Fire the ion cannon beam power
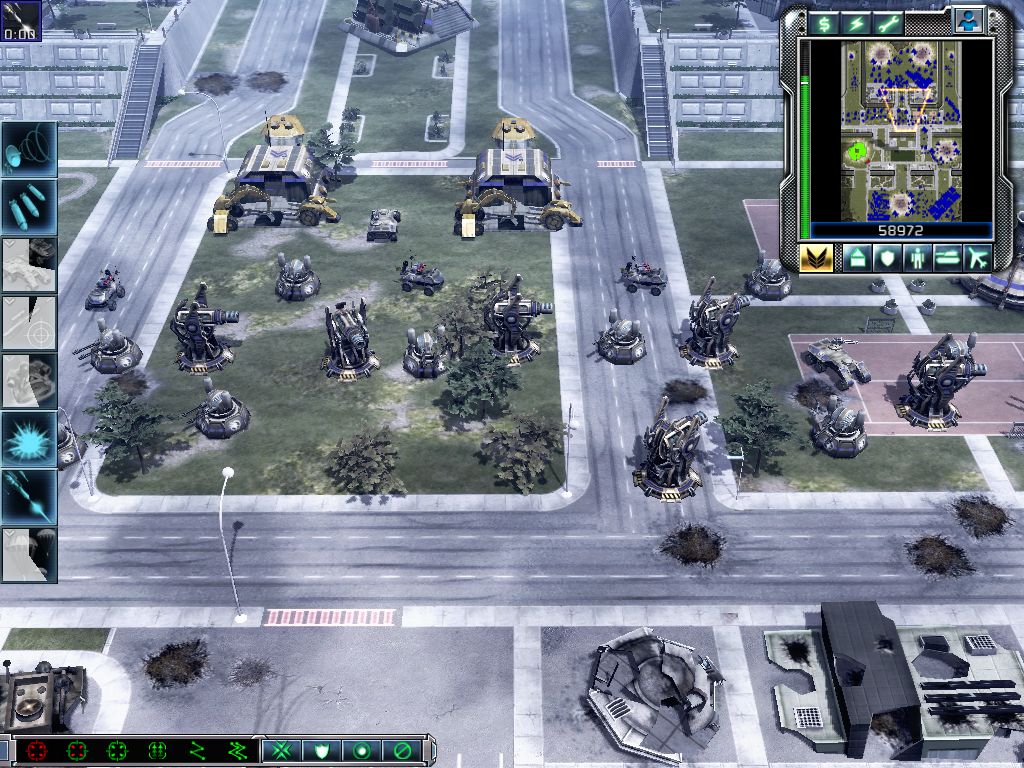Viewport: 1024px width, 768px height. pyautogui.click(x=29, y=496)
